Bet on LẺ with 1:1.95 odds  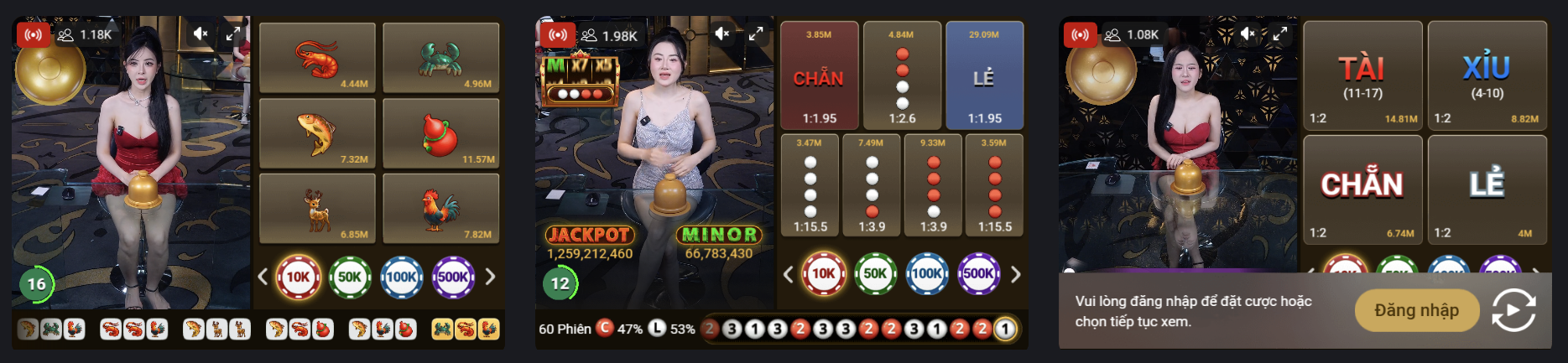tap(984, 76)
